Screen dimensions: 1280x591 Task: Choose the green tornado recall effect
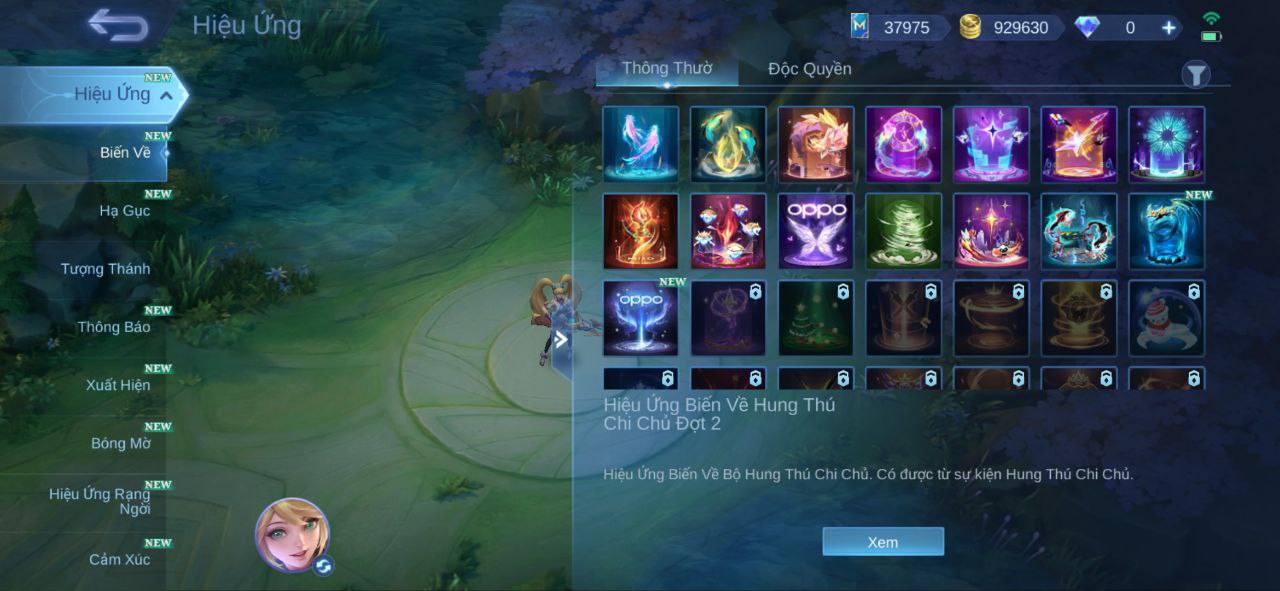coord(904,231)
